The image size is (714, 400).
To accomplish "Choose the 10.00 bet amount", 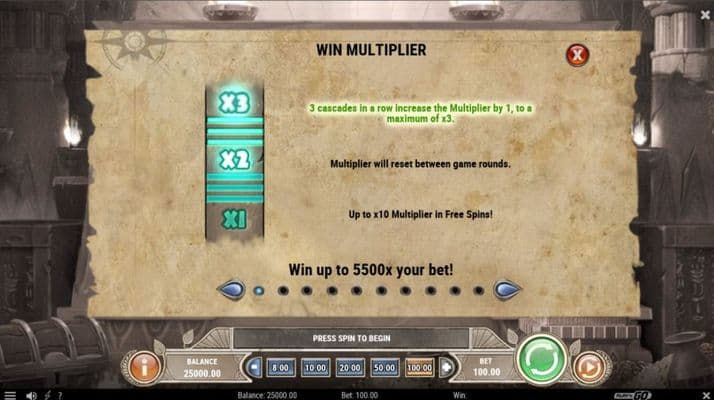I will pyautogui.click(x=316, y=368).
